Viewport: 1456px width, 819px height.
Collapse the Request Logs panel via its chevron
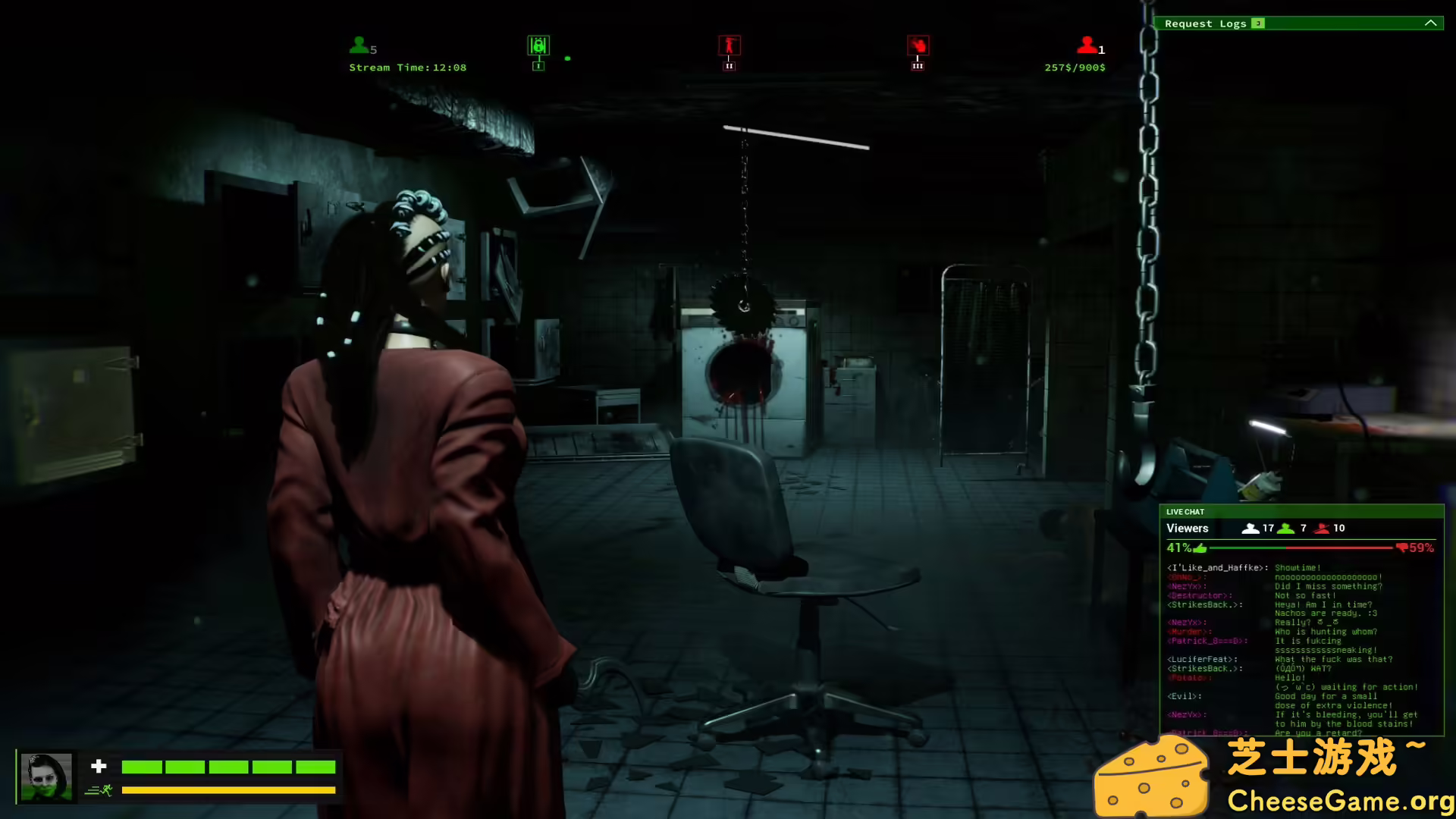[x=1431, y=24]
